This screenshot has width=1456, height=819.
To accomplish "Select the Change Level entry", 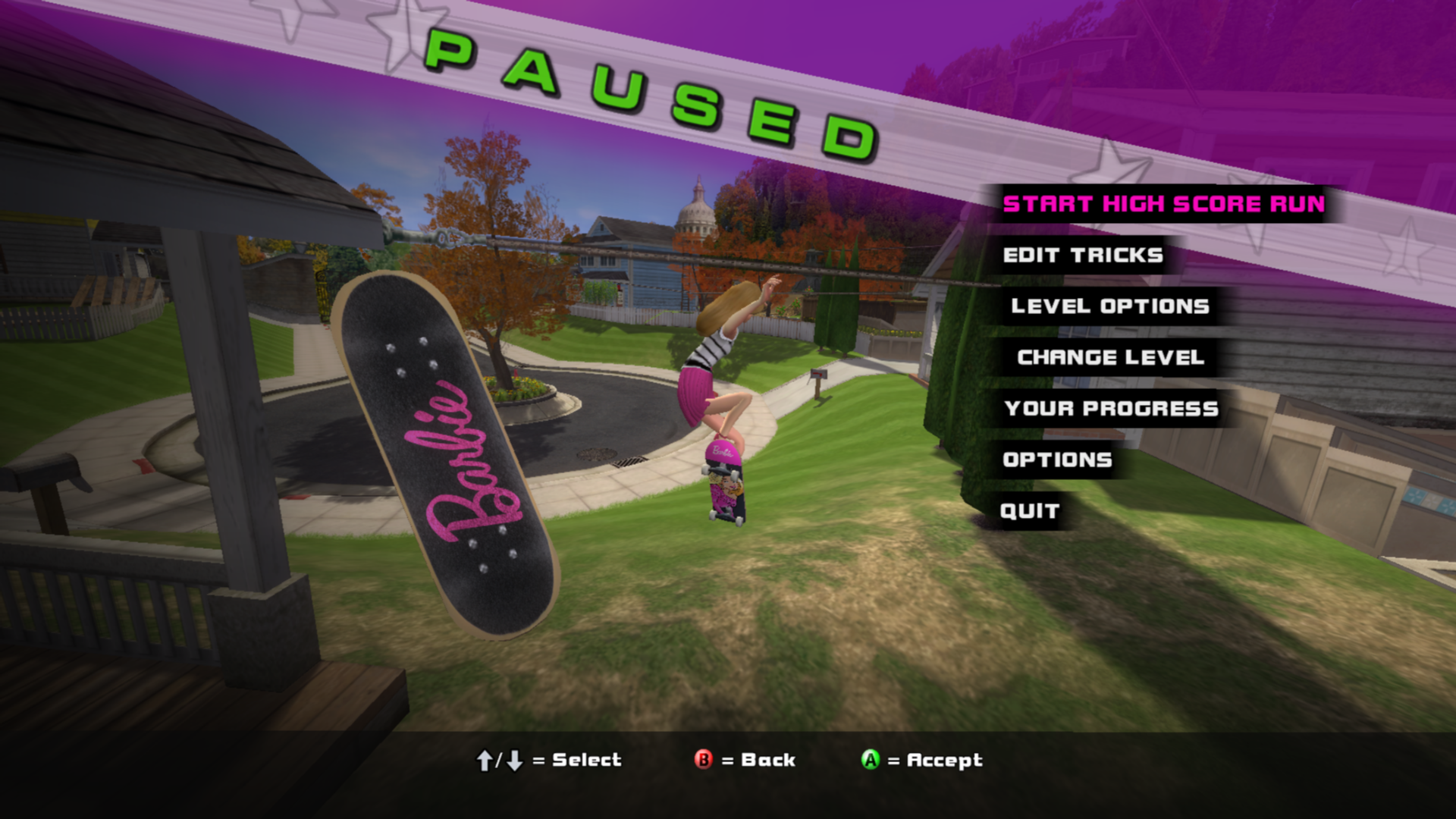I will tap(1110, 357).
